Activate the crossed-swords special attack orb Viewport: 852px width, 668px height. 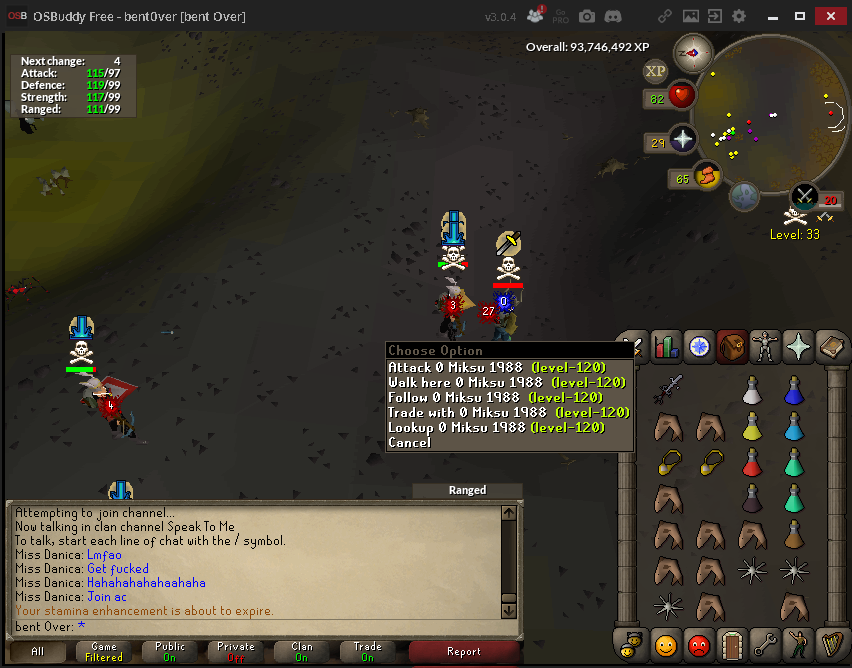805,196
